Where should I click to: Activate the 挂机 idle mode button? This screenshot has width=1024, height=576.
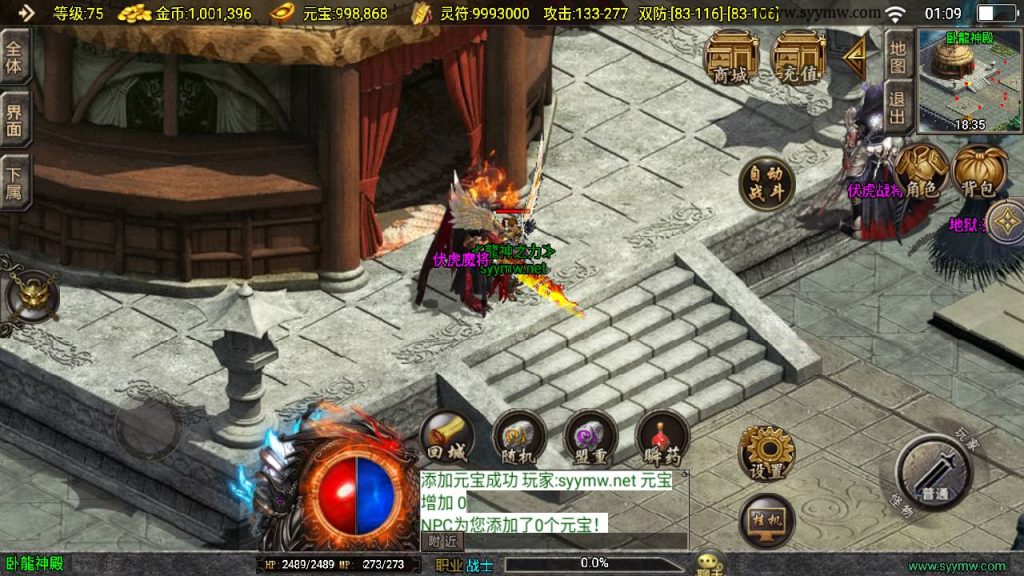pos(767,521)
